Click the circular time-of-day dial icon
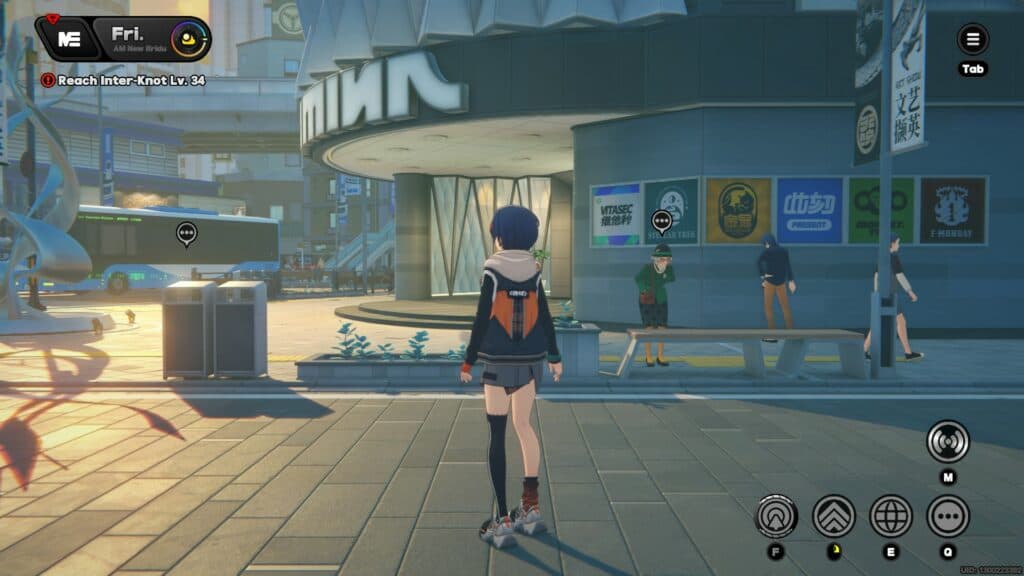 tap(187, 40)
